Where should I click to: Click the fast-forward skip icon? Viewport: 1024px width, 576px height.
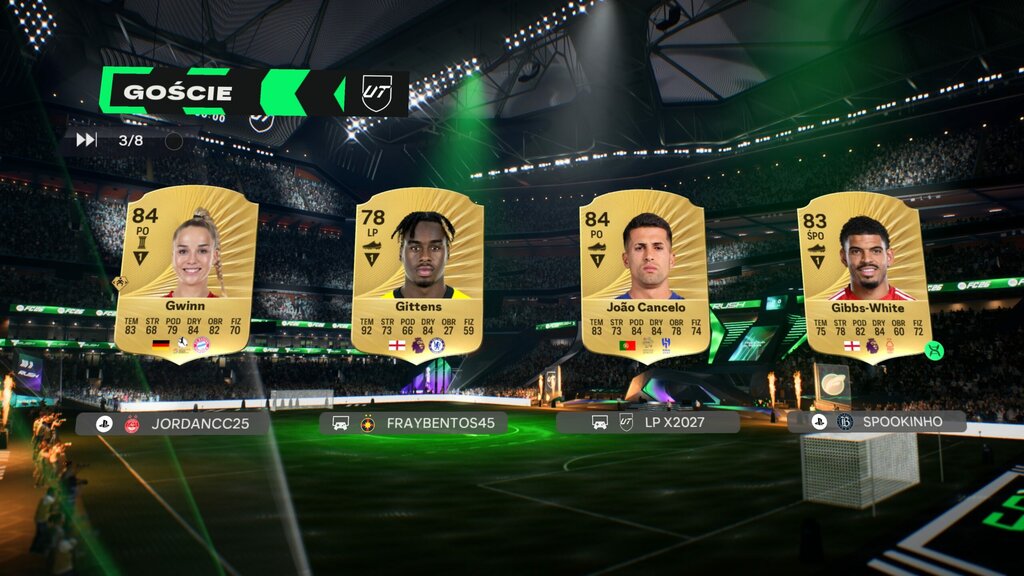[x=86, y=140]
